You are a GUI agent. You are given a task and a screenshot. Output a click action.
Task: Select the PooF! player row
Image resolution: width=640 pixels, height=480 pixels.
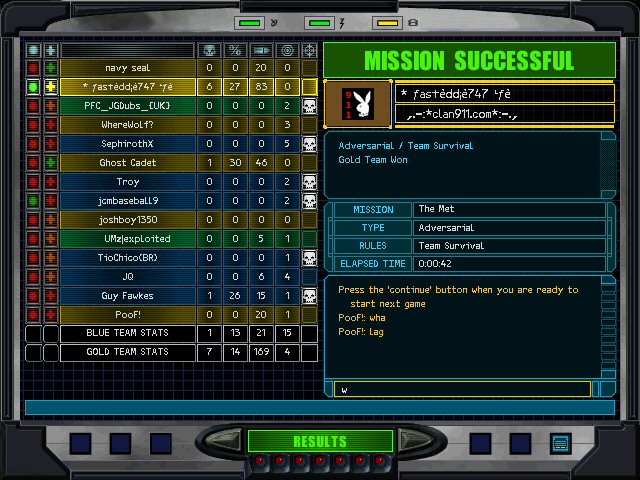[x=127, y=315]
